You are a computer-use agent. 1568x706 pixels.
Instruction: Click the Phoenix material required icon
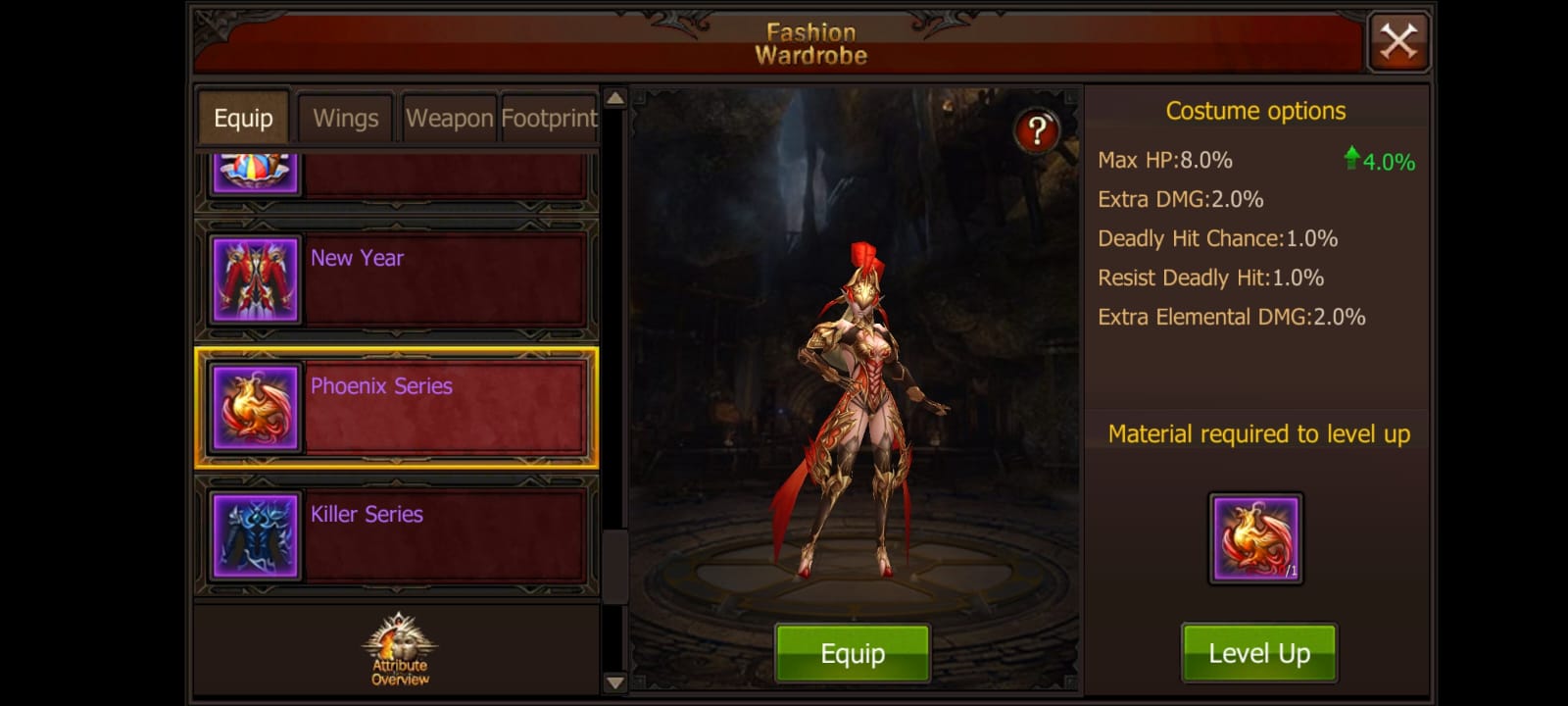point(1256,537)
